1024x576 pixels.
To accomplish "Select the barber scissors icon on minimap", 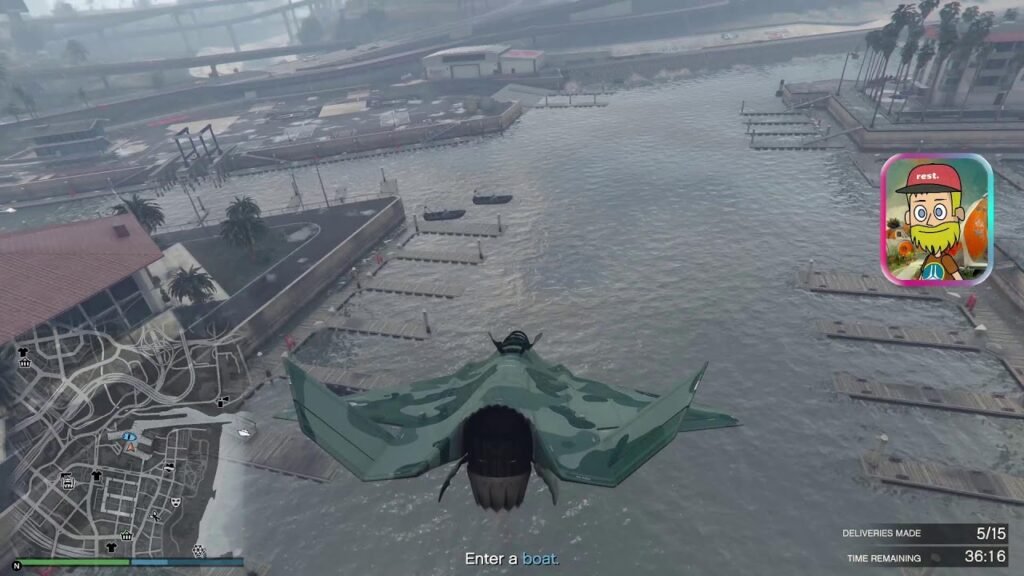I will (x=155, y=515).
